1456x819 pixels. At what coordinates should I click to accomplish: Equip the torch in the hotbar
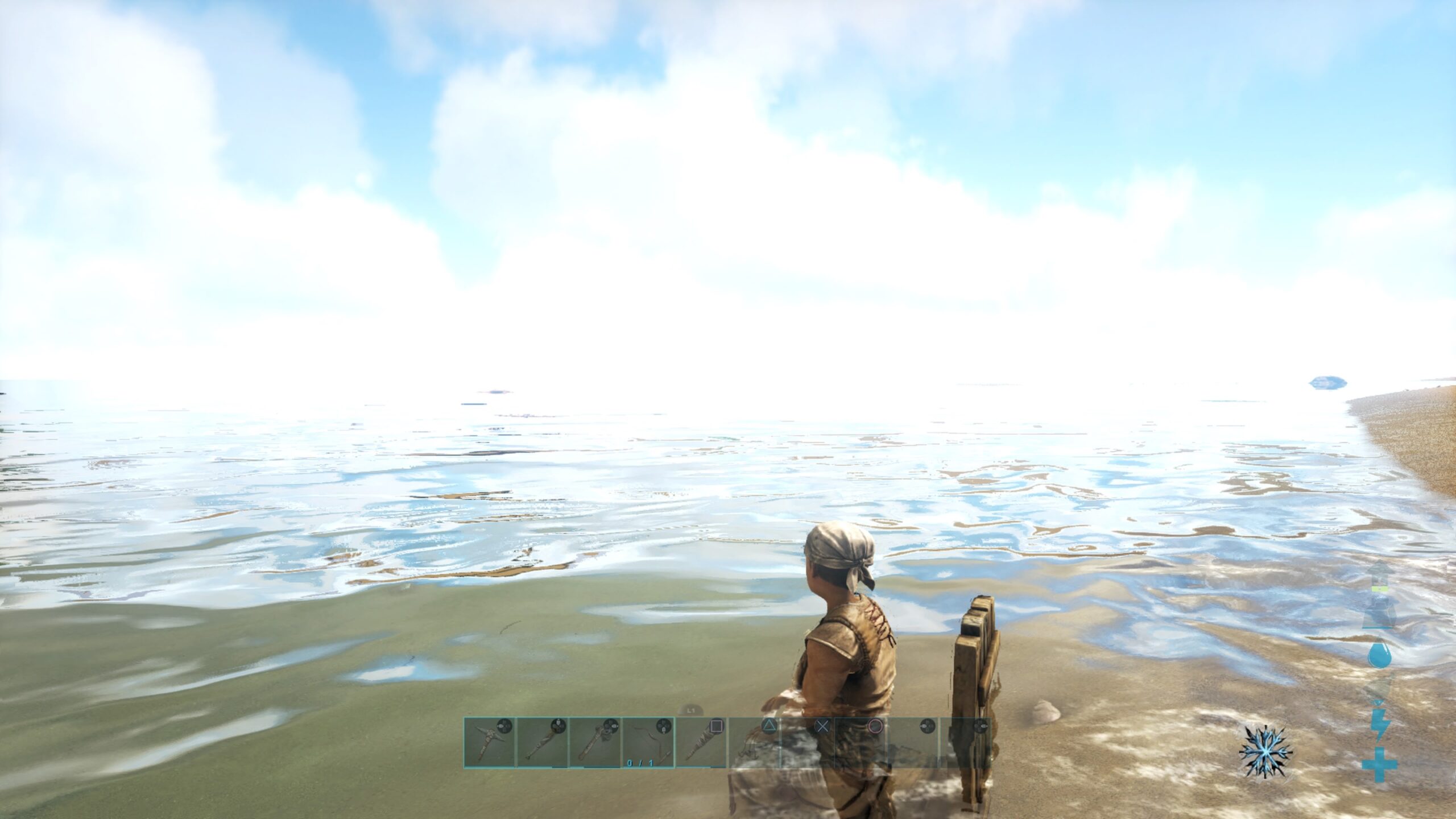tap(542, 742)
